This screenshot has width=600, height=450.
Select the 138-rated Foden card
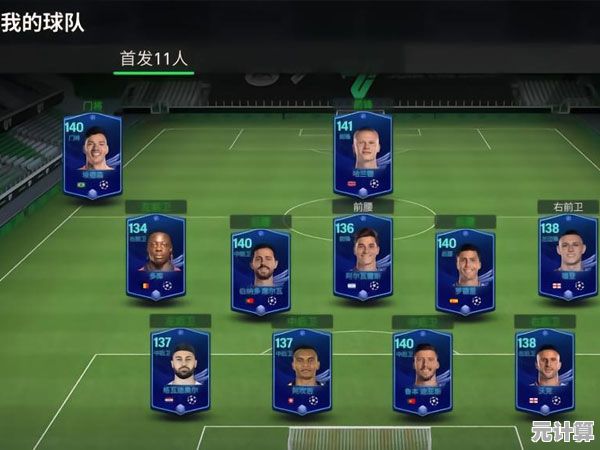(567, 257)
